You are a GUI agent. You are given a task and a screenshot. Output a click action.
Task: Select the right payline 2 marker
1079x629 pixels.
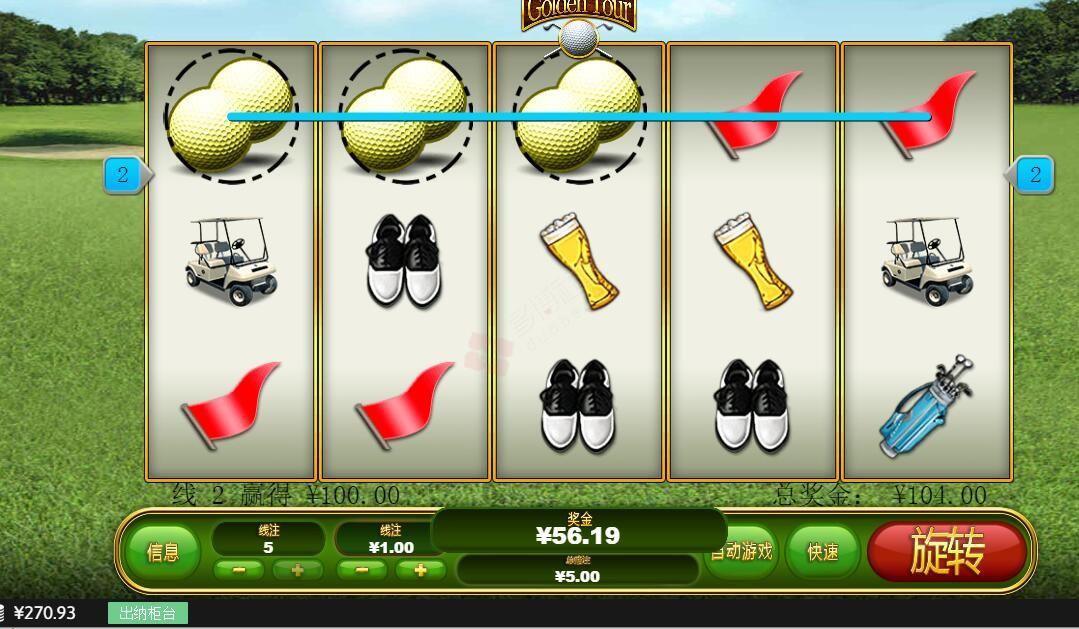click(x=1034, y=176)
